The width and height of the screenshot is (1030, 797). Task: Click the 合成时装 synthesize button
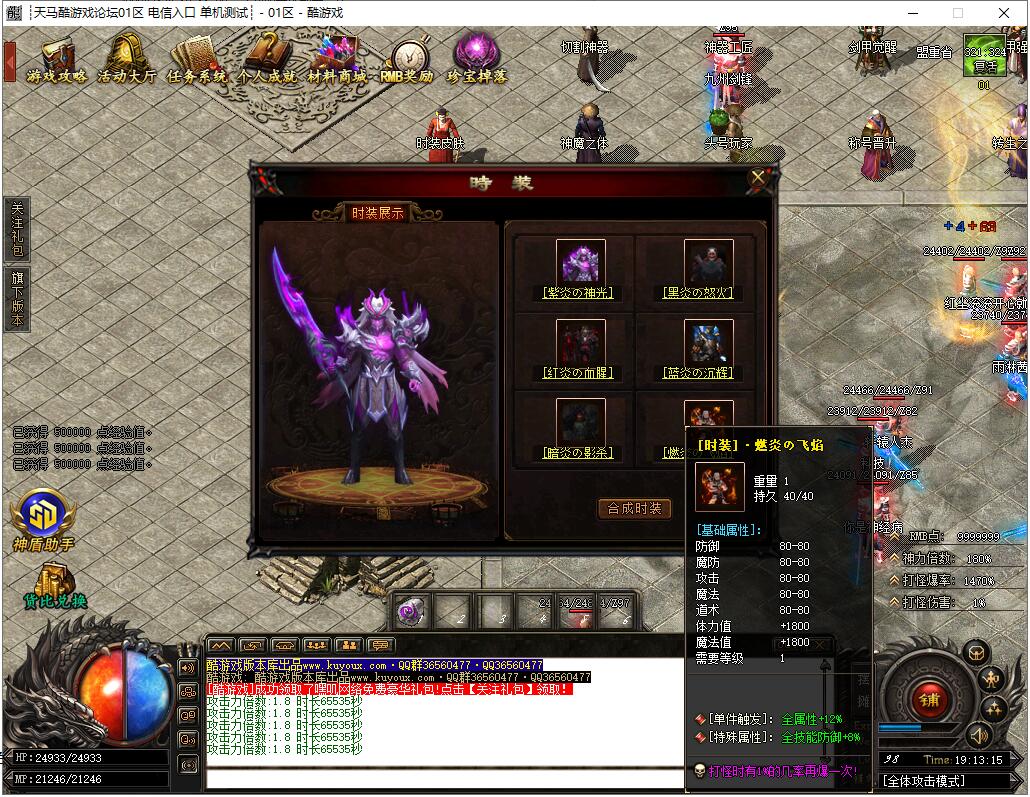coord(635,508)
